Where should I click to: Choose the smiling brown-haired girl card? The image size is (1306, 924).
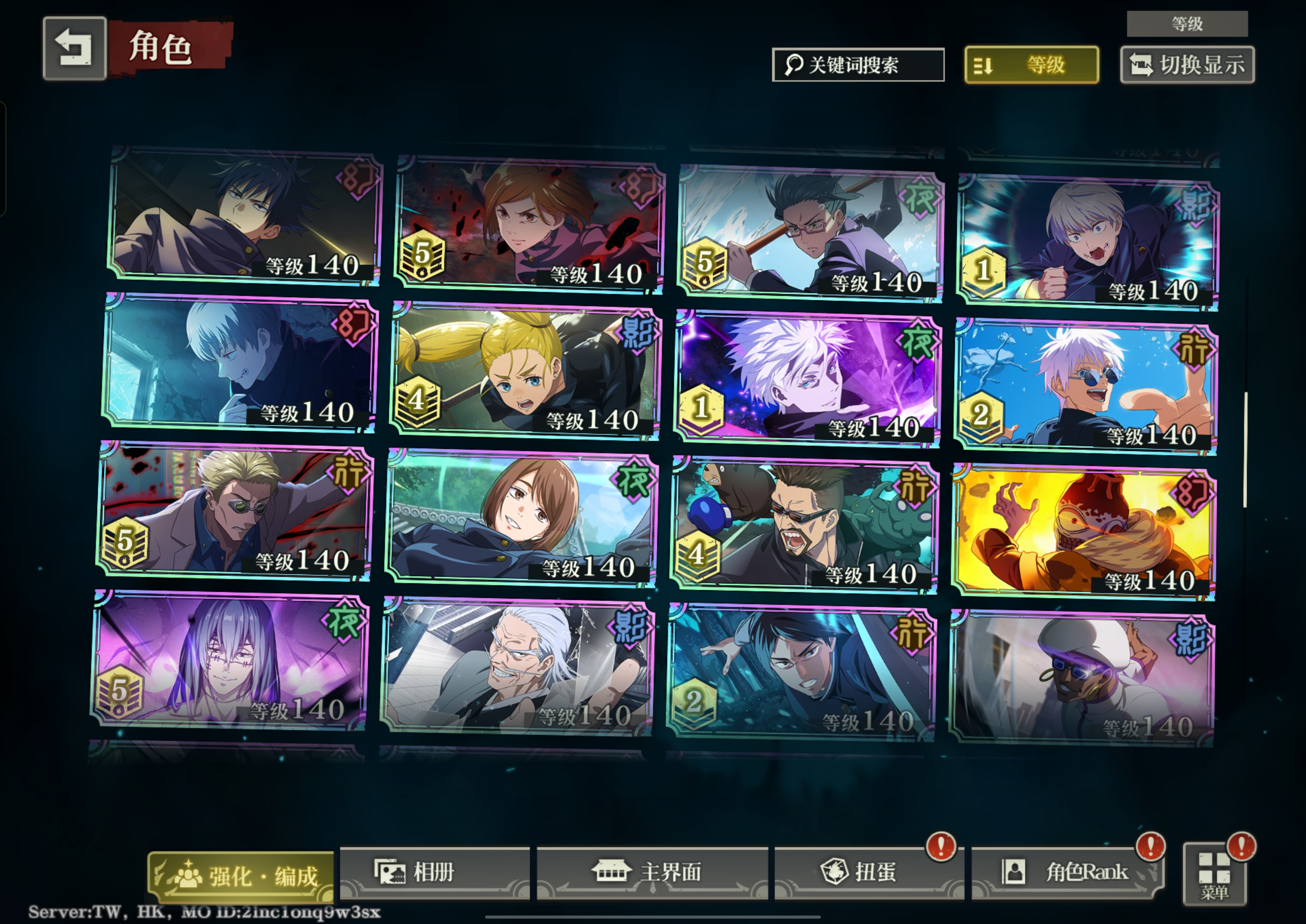click(521, 518)
